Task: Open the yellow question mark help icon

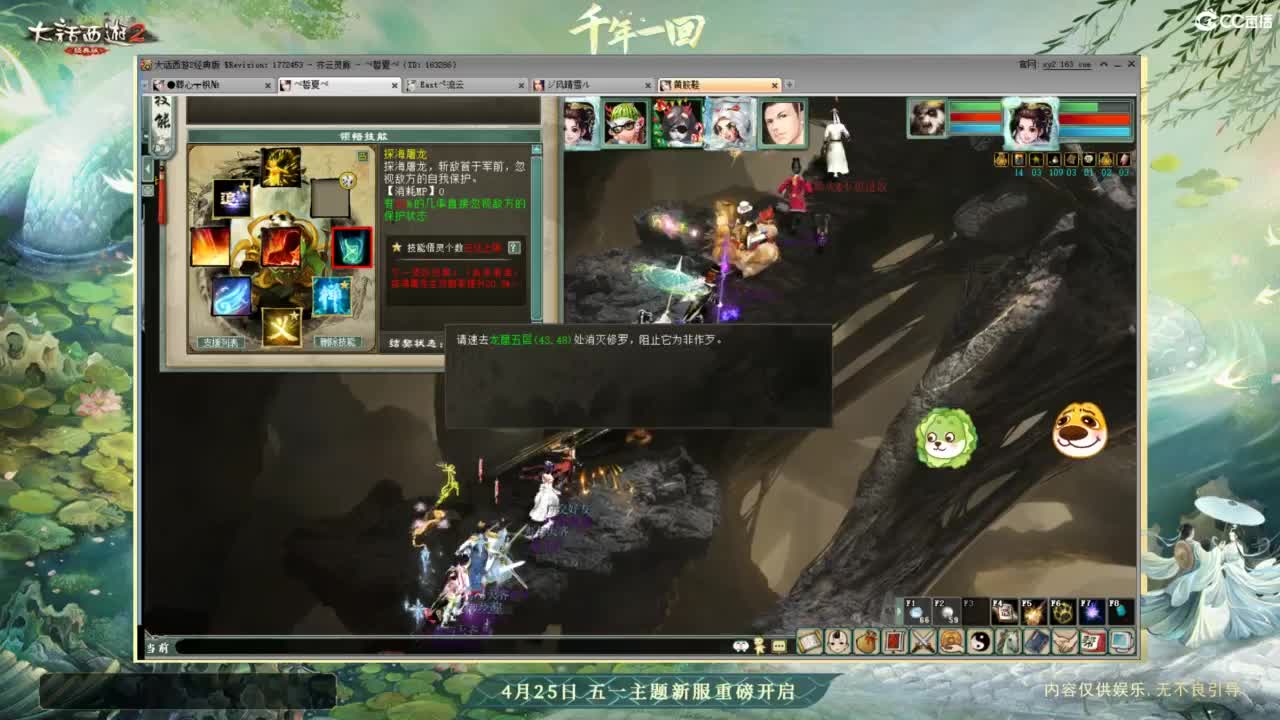Action: (513, 247)
